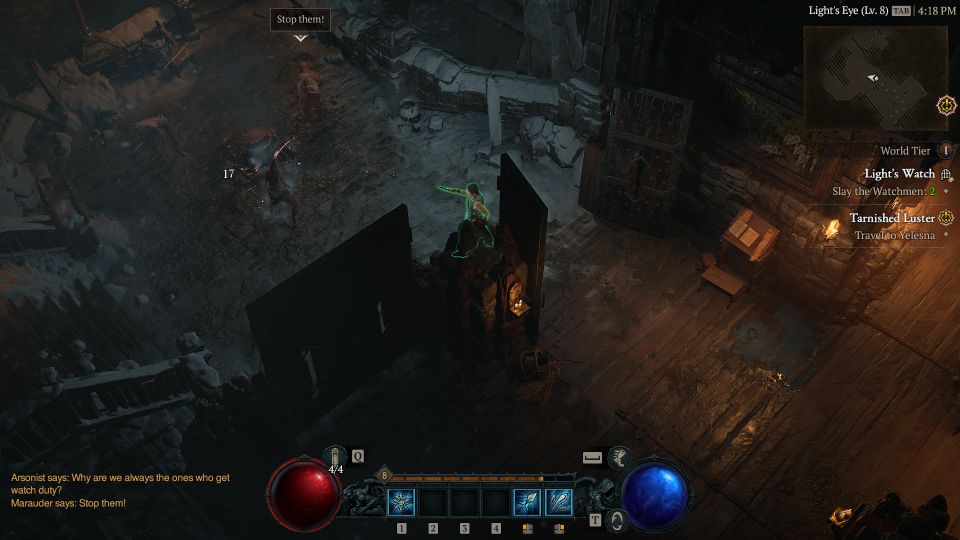Use the healing potion icon

point(336,456)
